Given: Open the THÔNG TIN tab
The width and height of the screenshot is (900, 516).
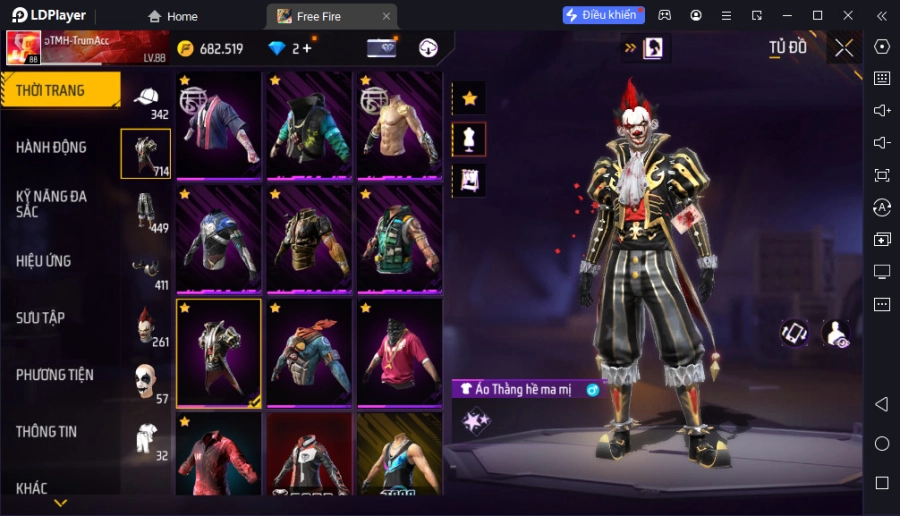Looking at the screenshot, I should click(47, 432).
